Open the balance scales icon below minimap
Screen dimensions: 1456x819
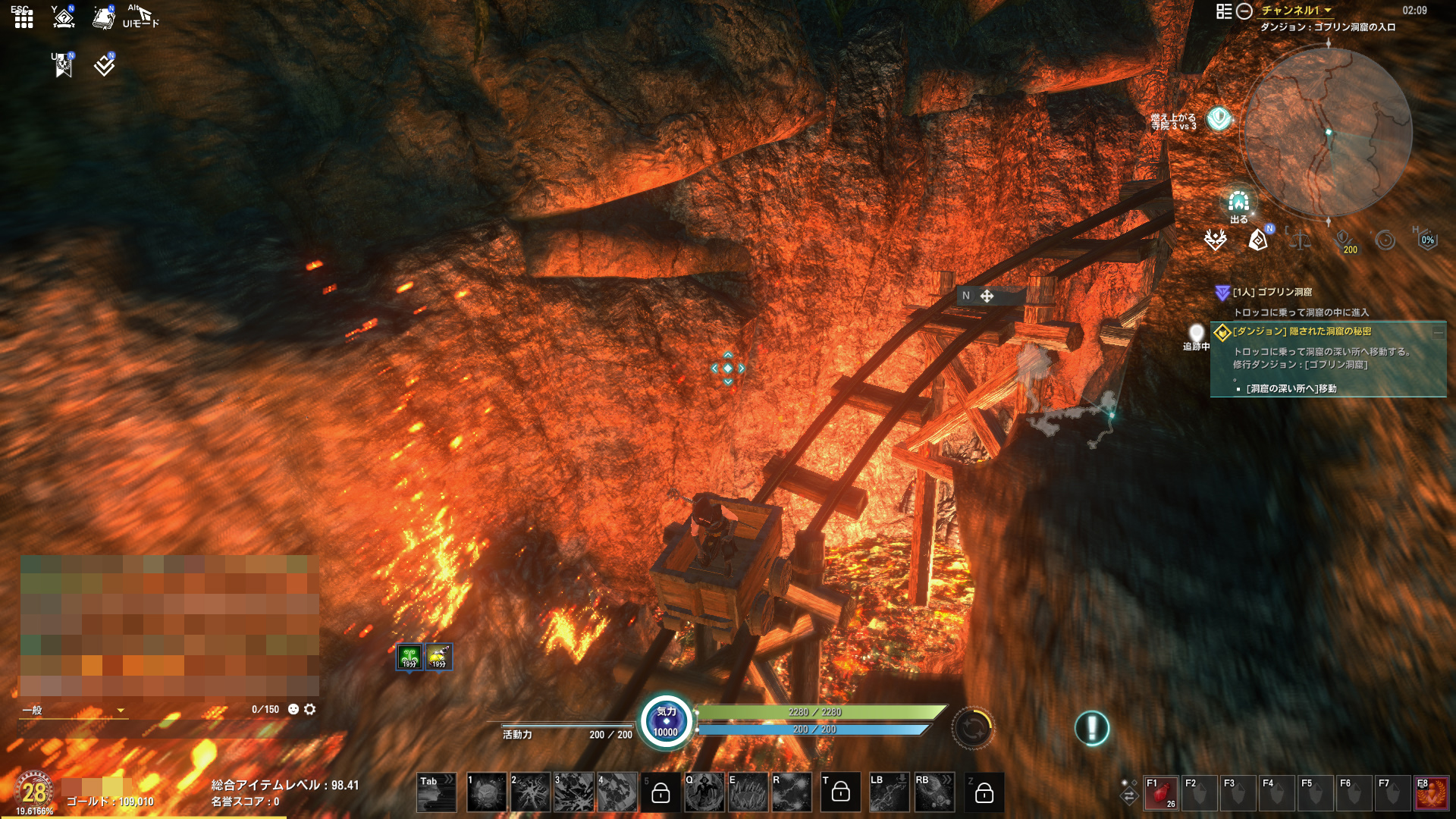(1301, 240)
